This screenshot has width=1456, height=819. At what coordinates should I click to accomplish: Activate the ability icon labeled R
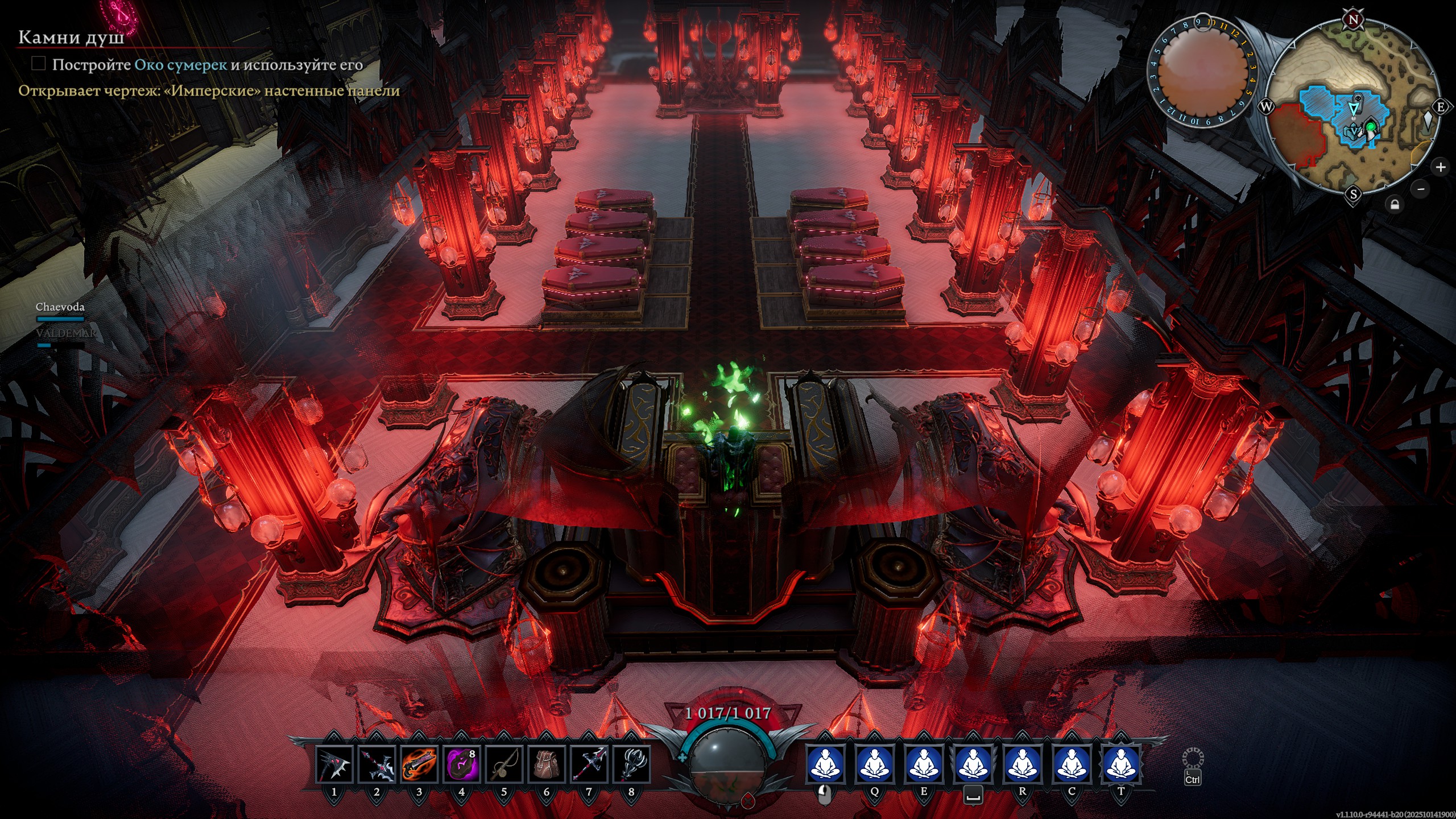click(1022, 764)
